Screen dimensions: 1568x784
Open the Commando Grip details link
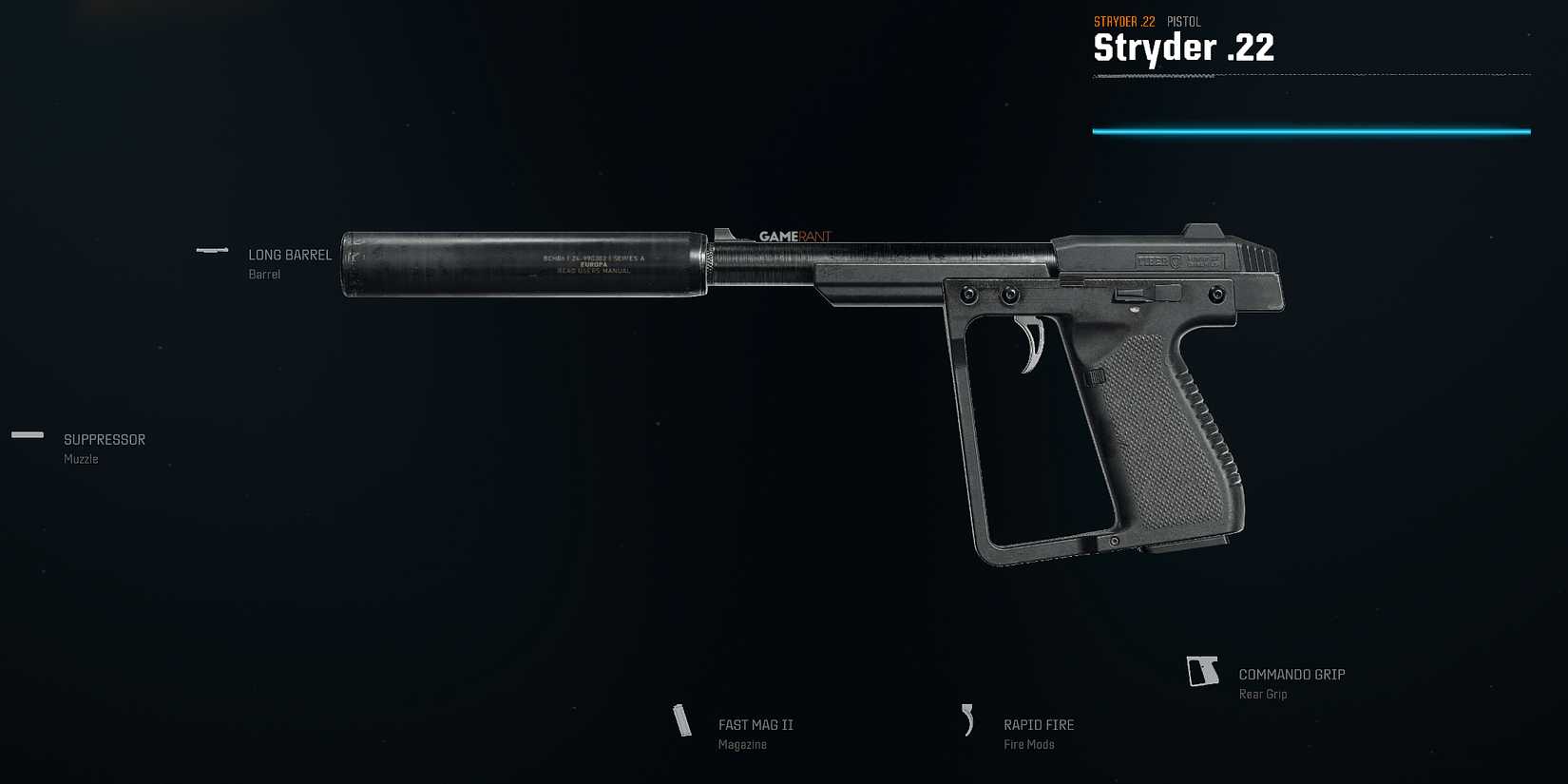(1291, 674)
